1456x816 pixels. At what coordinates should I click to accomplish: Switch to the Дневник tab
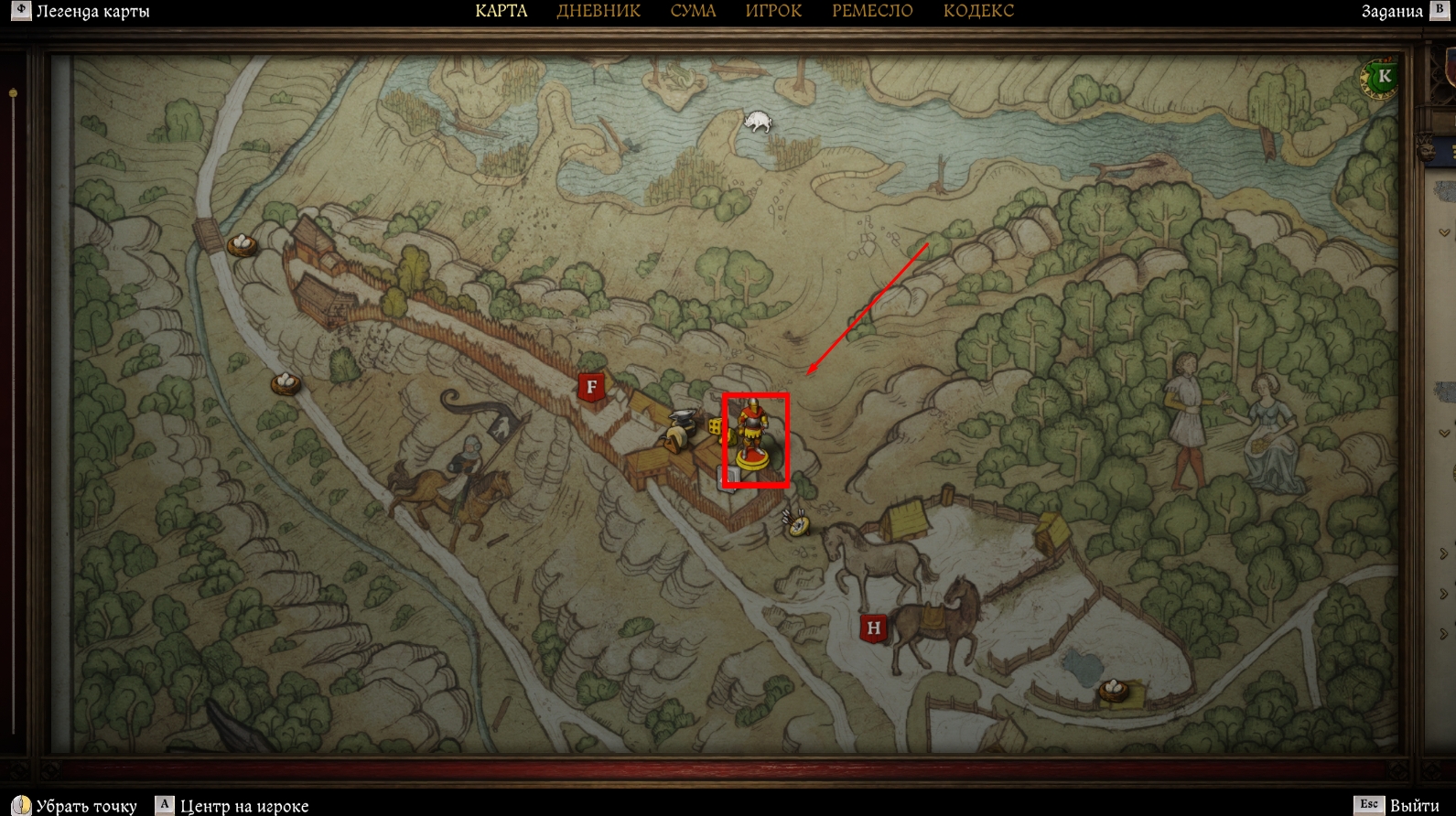599,11
